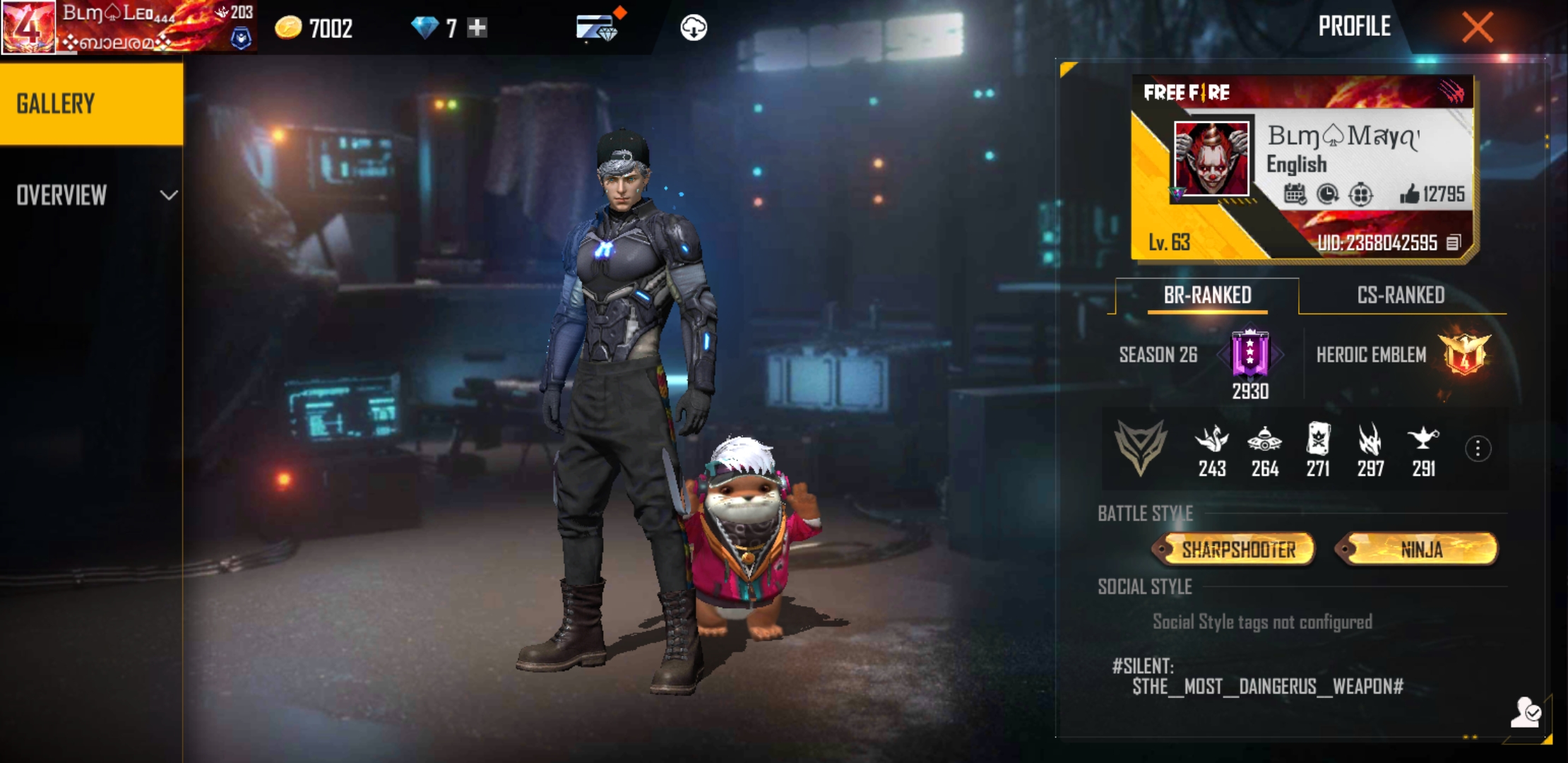The height and width of the screenshot is (763, 1568).
Task: Choose the Ninja battle style tag
Action: (1421, 550)
